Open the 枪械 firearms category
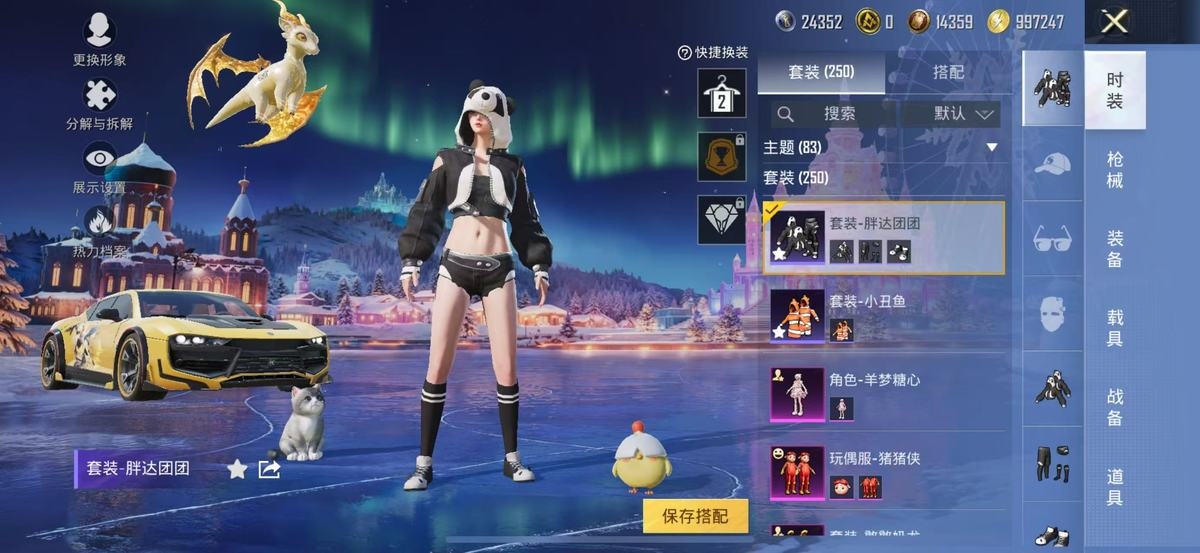Viewport: 1200px width, 553px height. point(1115,170)
